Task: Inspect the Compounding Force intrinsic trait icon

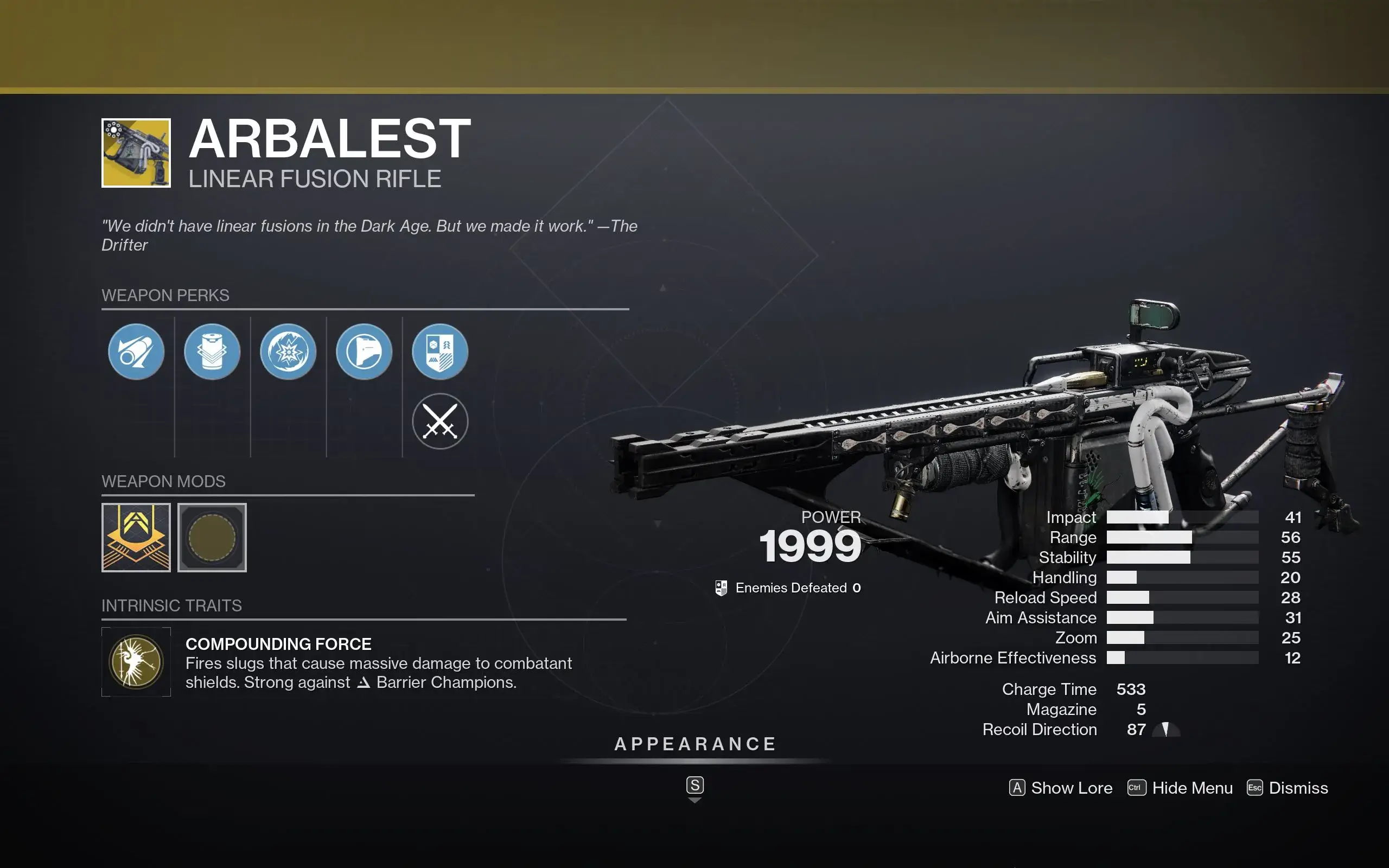Action: point(136,662)
